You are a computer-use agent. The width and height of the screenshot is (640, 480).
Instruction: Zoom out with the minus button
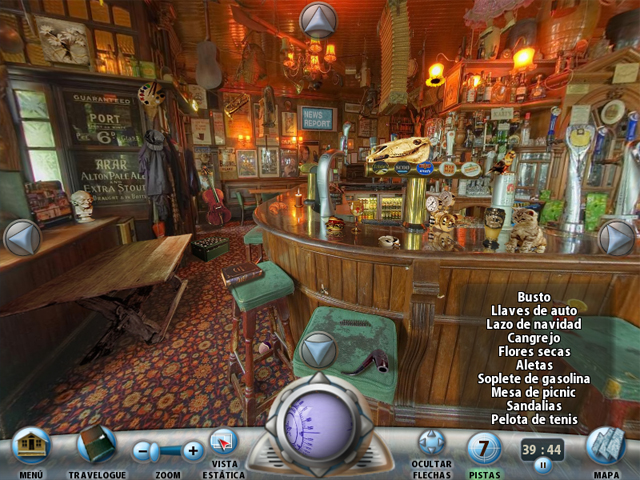pos(146,451)
